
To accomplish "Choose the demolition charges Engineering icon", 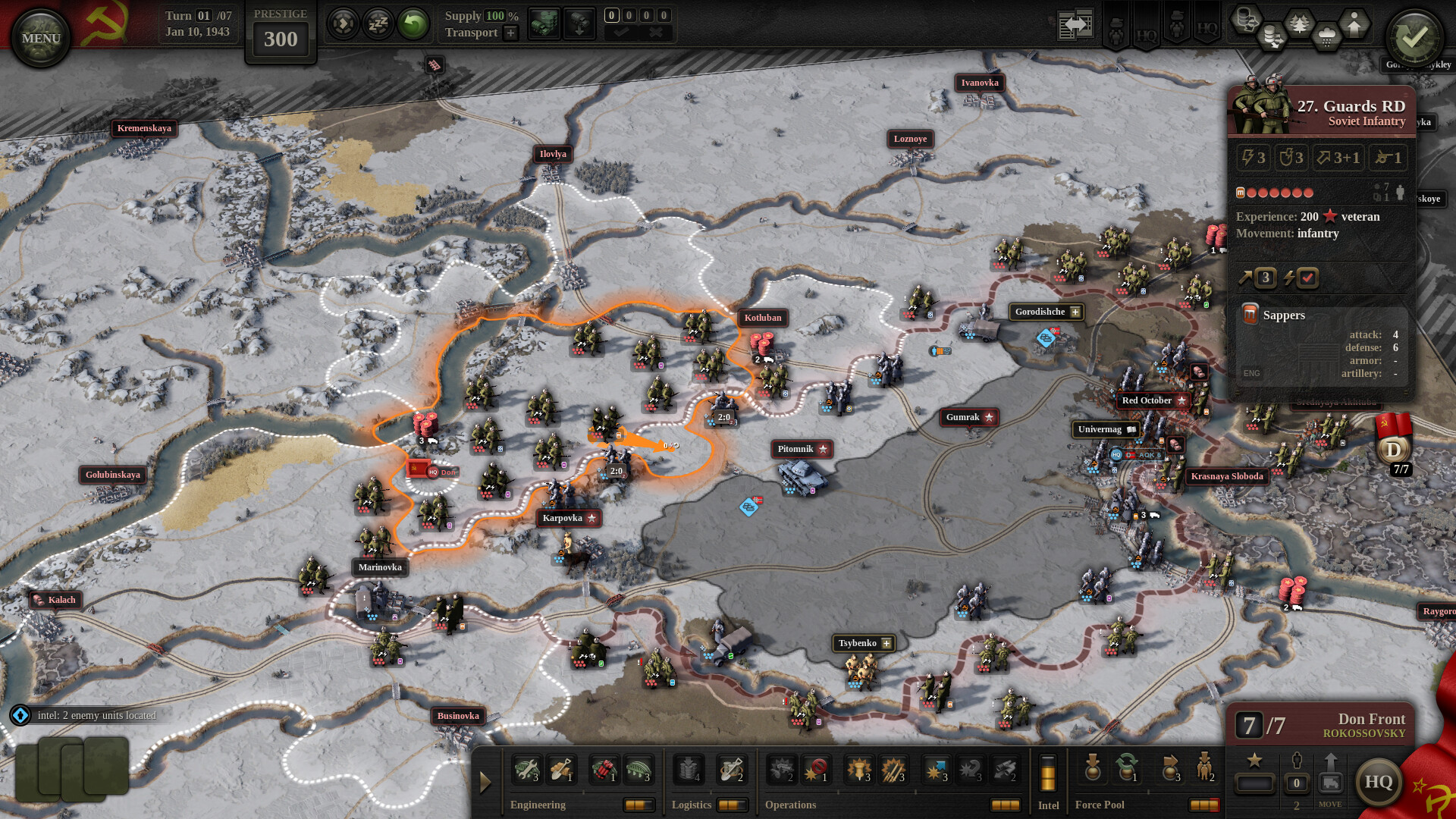I will (x=605, y=770).
